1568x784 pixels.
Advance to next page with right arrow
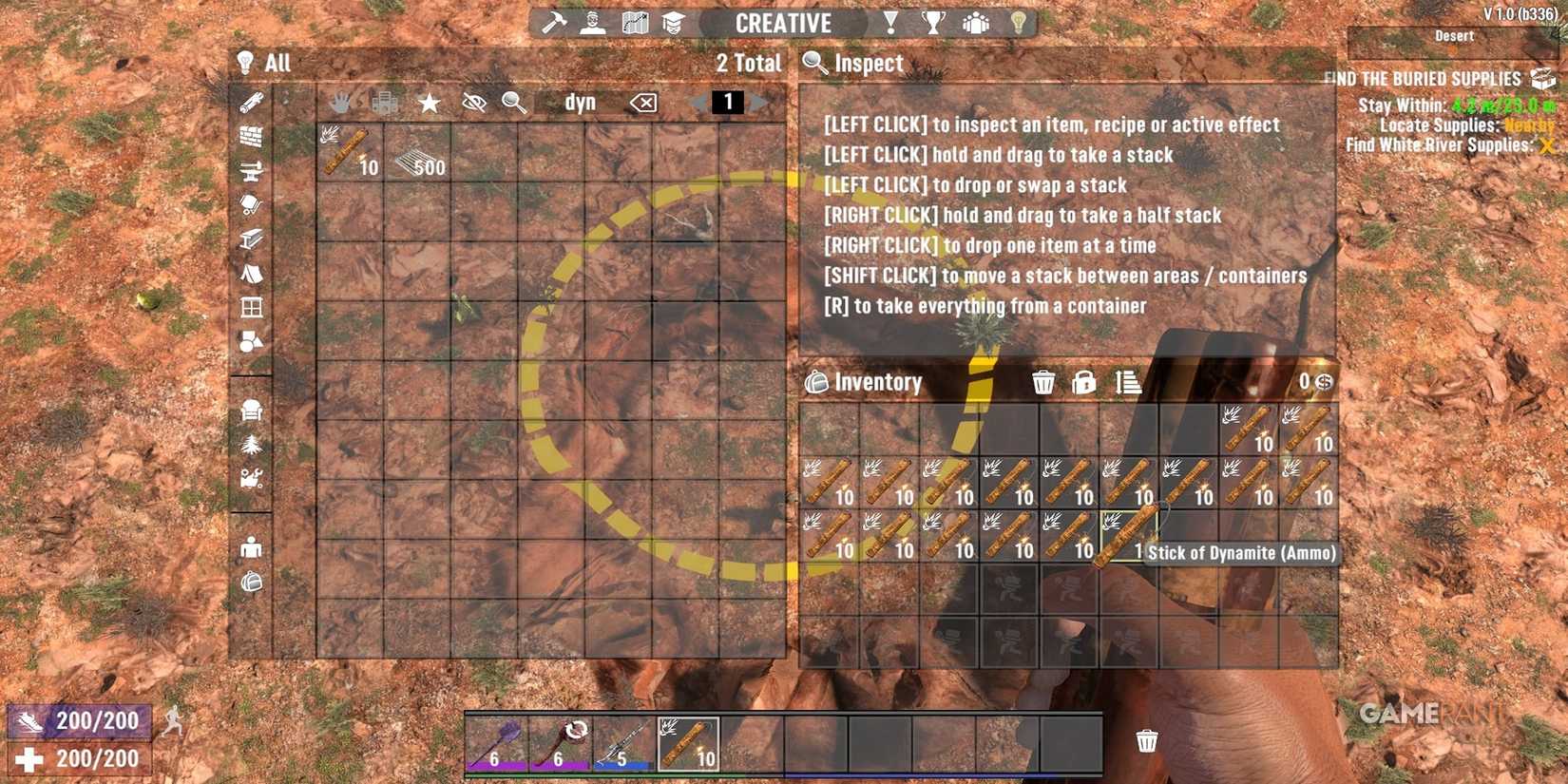tap(757, 103)
